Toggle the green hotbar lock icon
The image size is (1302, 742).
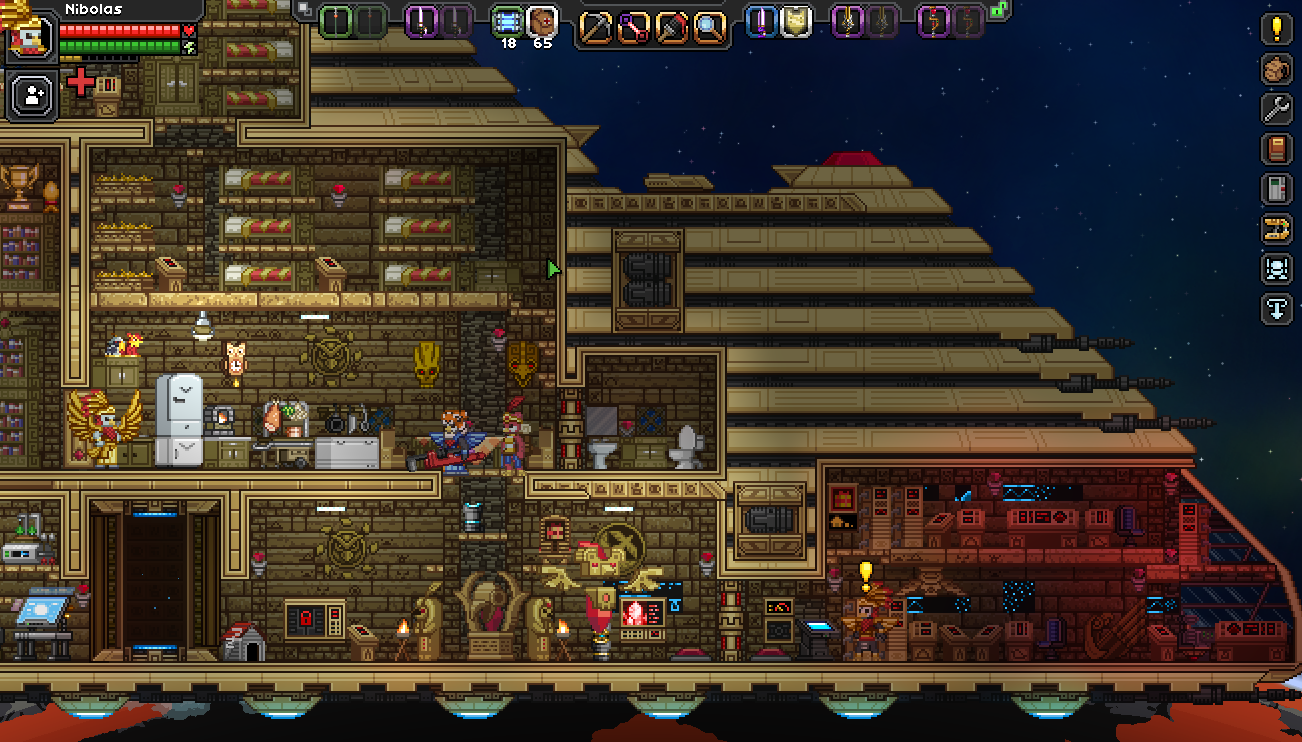(997, 9)
